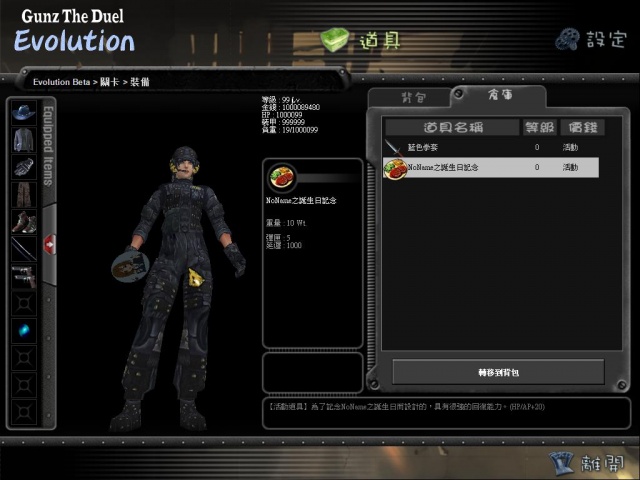Select the equipped pistols weapon slot
The height and width of the screenshot is (480, 640).
point(23,276)
